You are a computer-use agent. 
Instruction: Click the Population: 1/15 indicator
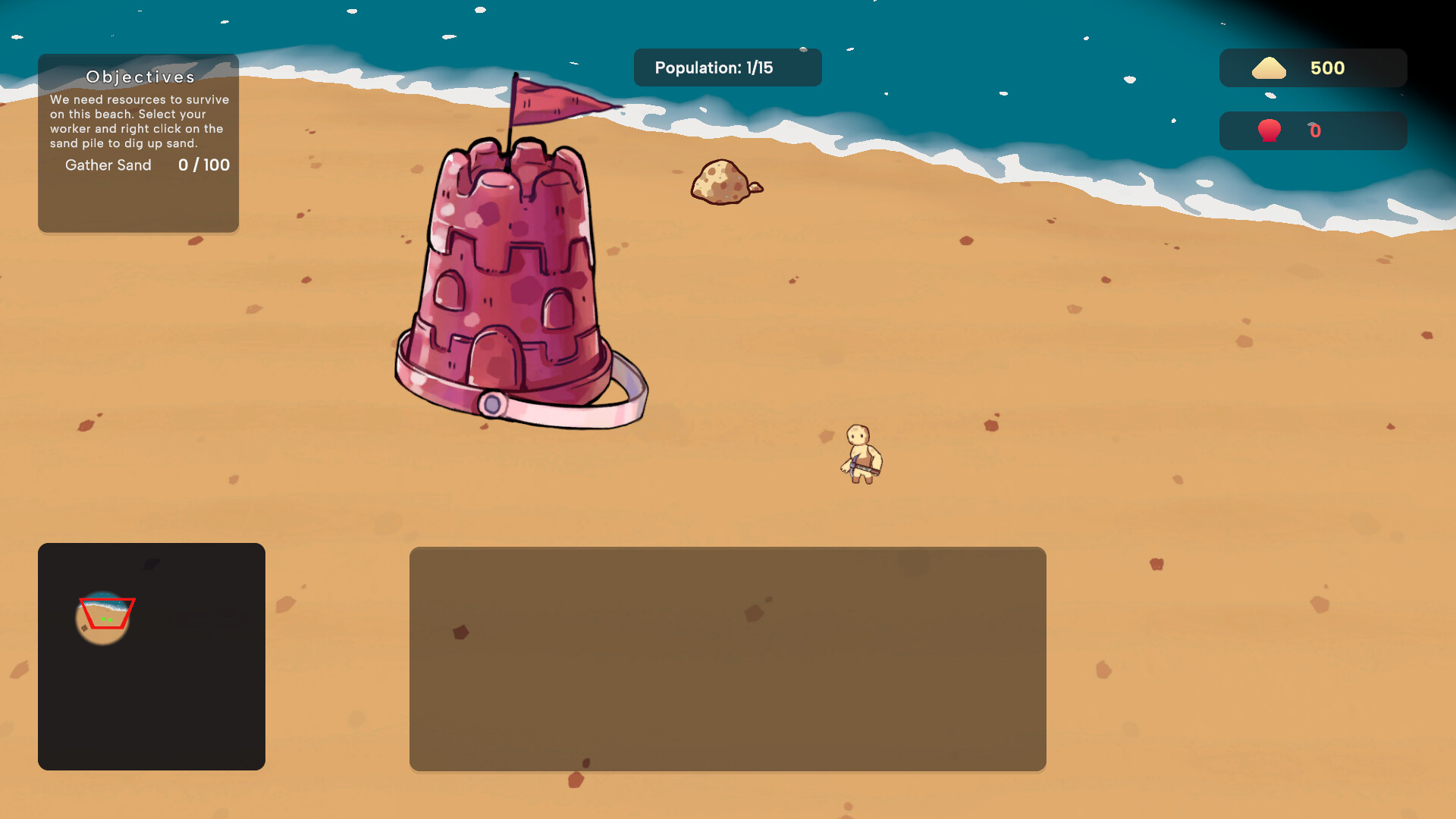coord(726,67)
